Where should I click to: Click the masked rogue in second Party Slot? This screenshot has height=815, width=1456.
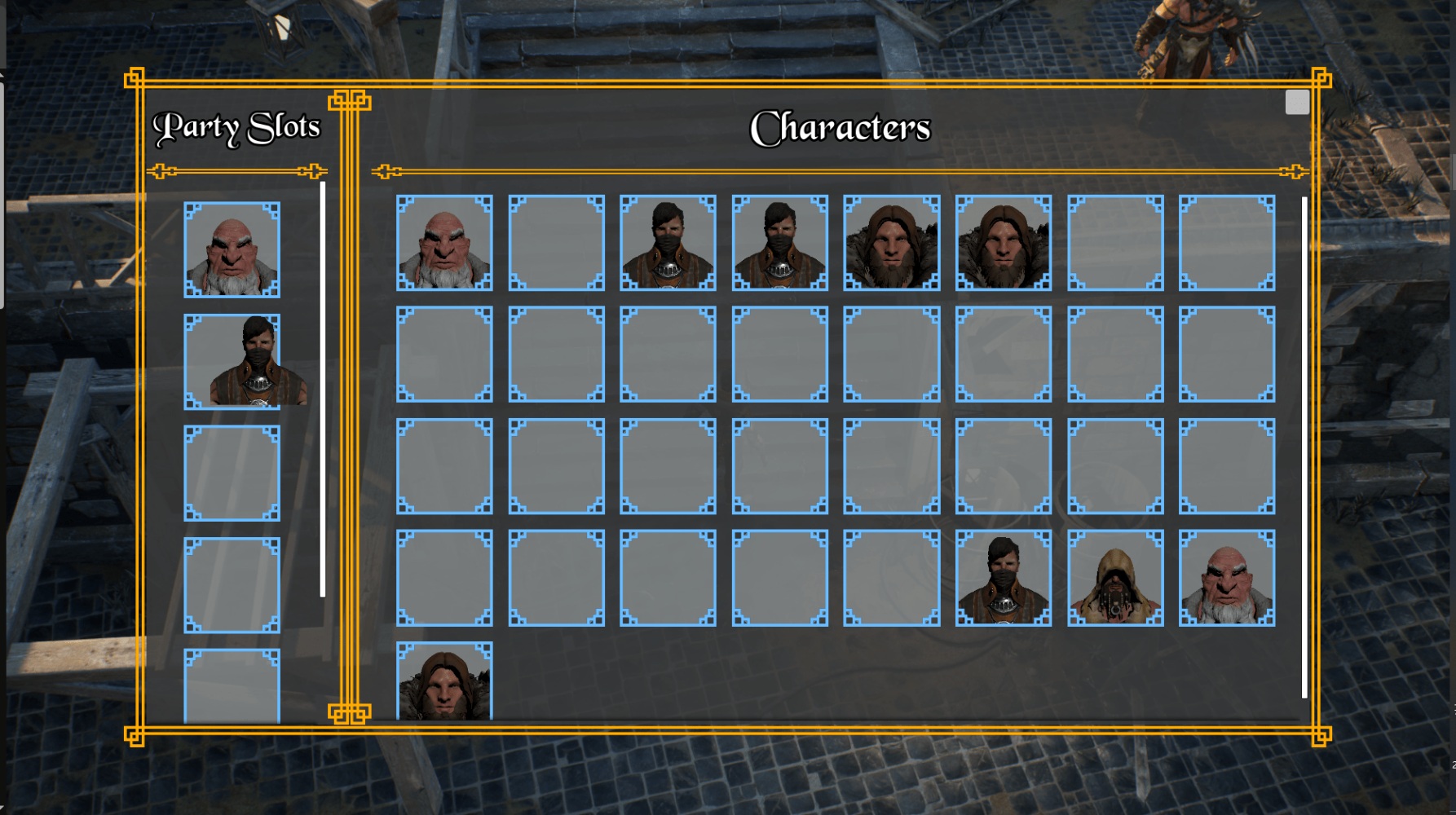click(x=232, y=363)
